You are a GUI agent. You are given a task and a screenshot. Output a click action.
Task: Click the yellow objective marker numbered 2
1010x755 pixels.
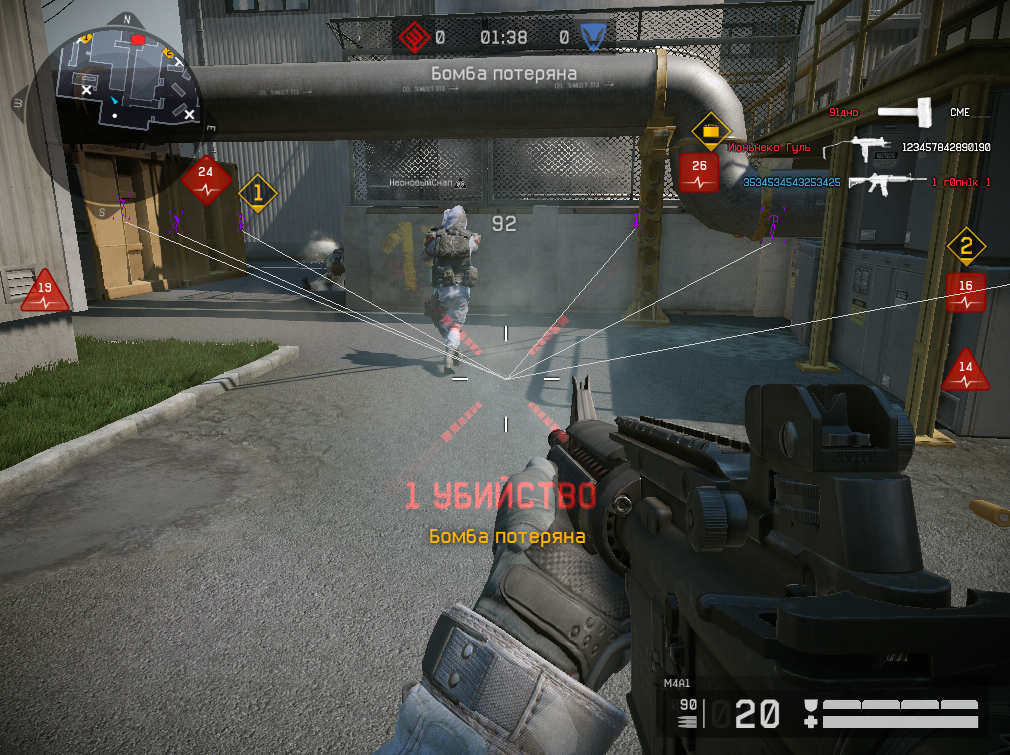(x=966, y=245)
